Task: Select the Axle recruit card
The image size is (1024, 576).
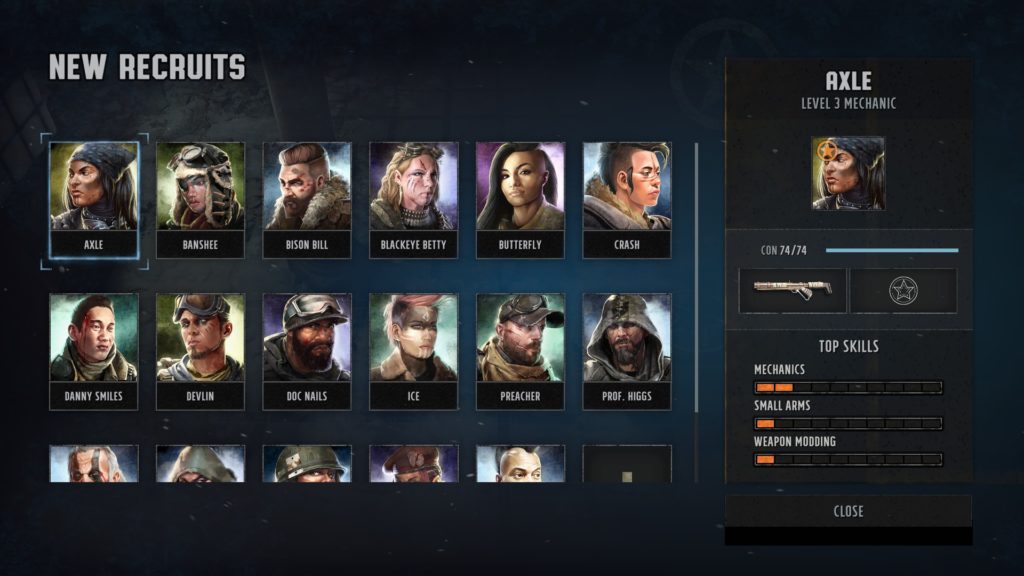Action: pos(94,198)
